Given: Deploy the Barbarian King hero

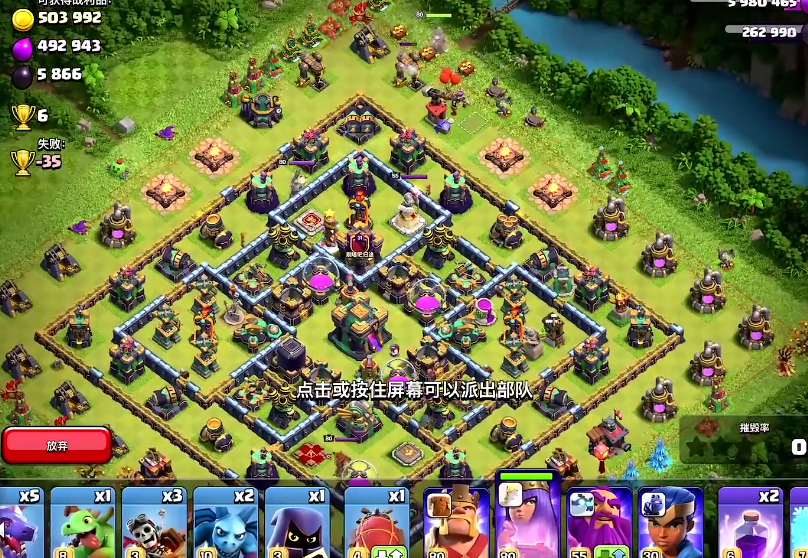Looking at the screenshot, I should 456,522.
